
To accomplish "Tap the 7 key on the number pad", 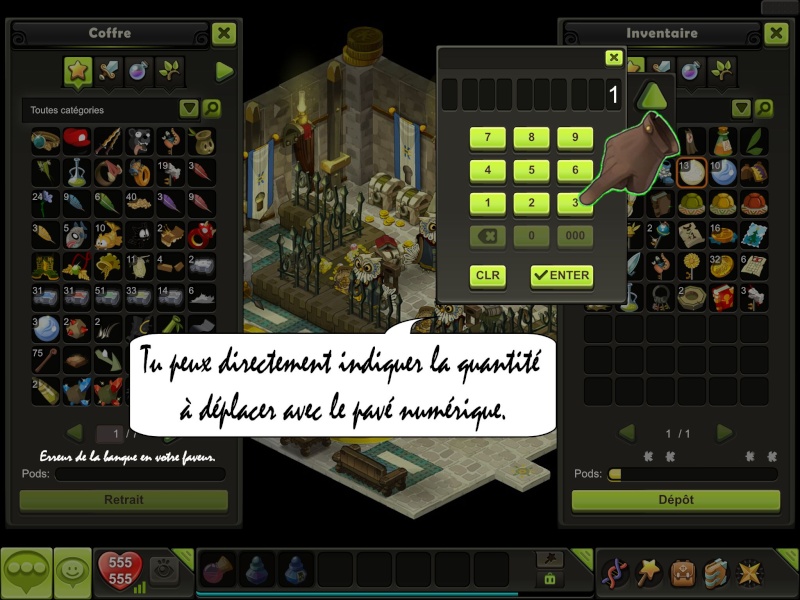I will 487,138.
